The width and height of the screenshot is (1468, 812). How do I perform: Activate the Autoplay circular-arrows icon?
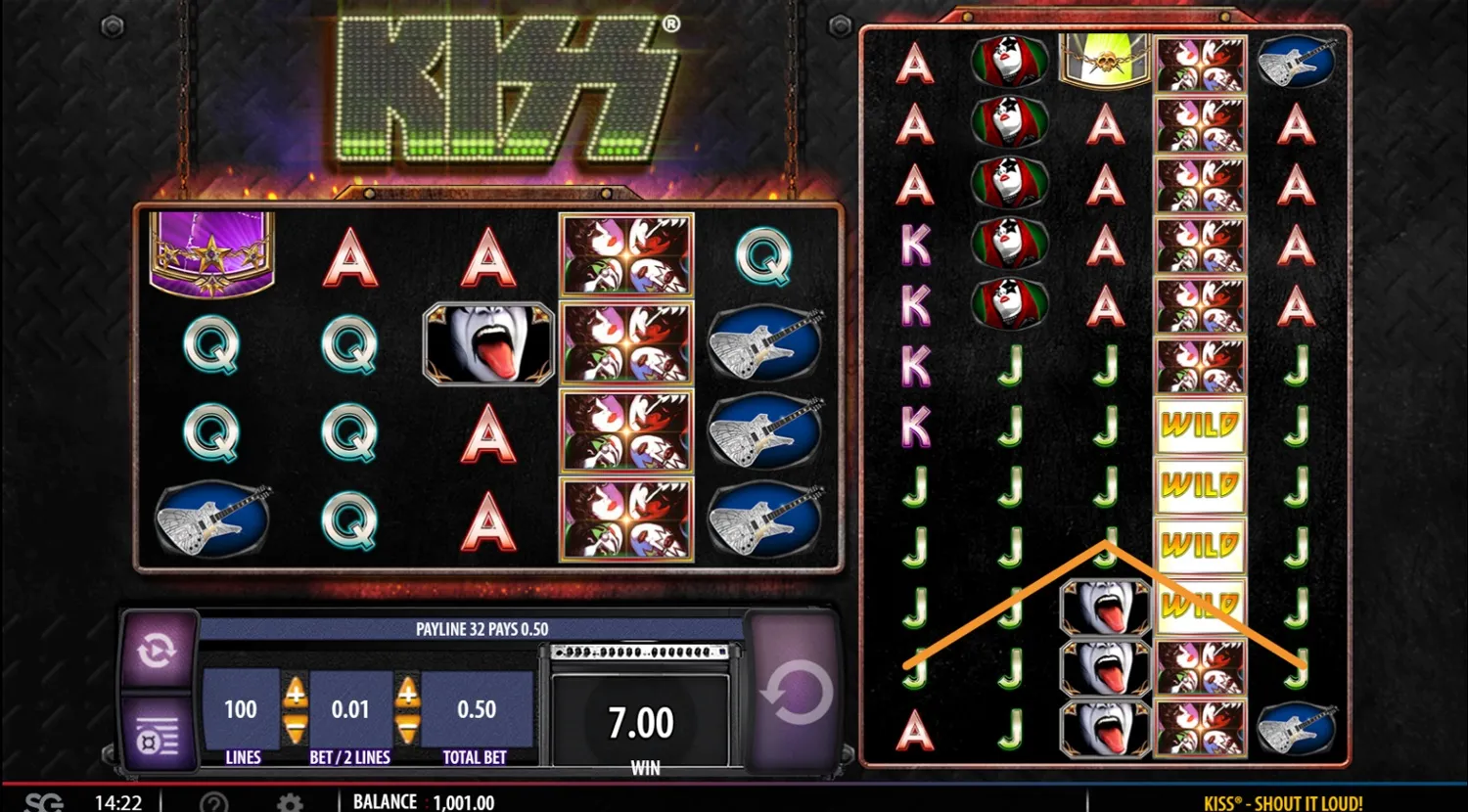tap(159, 649)
